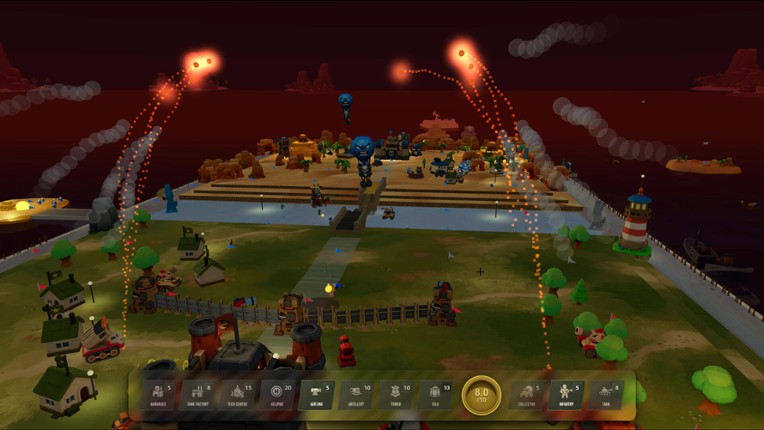764x430 pixels.
Task: Select the Artillery build card
Action: tap(358, 395)
